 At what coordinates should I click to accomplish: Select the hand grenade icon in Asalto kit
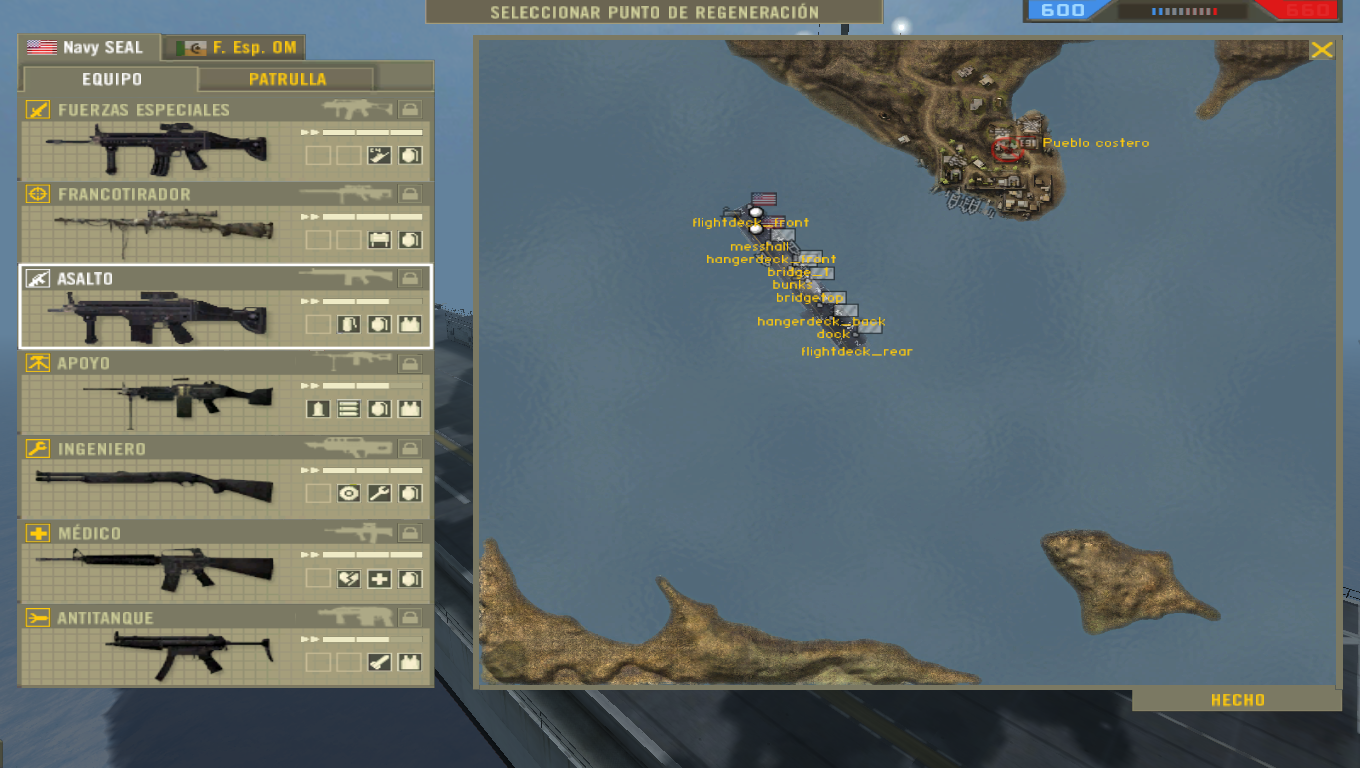click(x=377, y=323)
